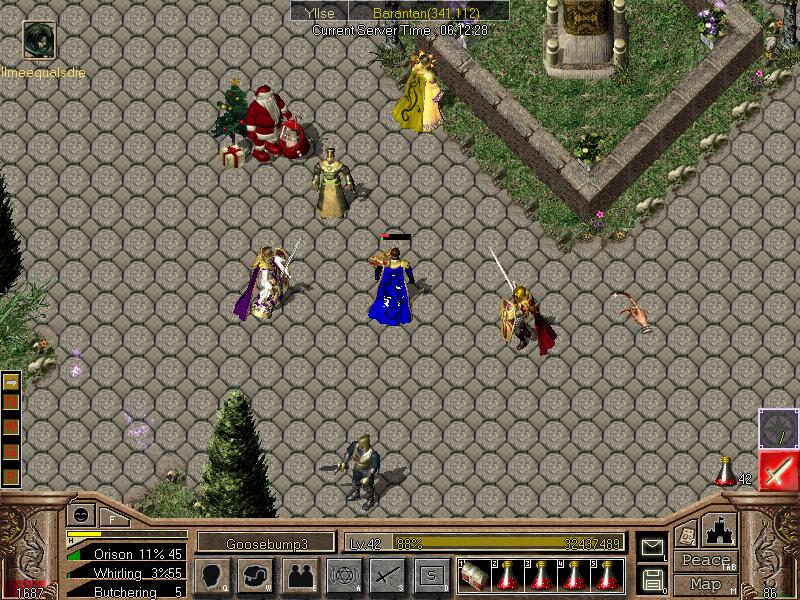Open the mail envelope icon
800x600 pixels.
(x=653, y=547)
